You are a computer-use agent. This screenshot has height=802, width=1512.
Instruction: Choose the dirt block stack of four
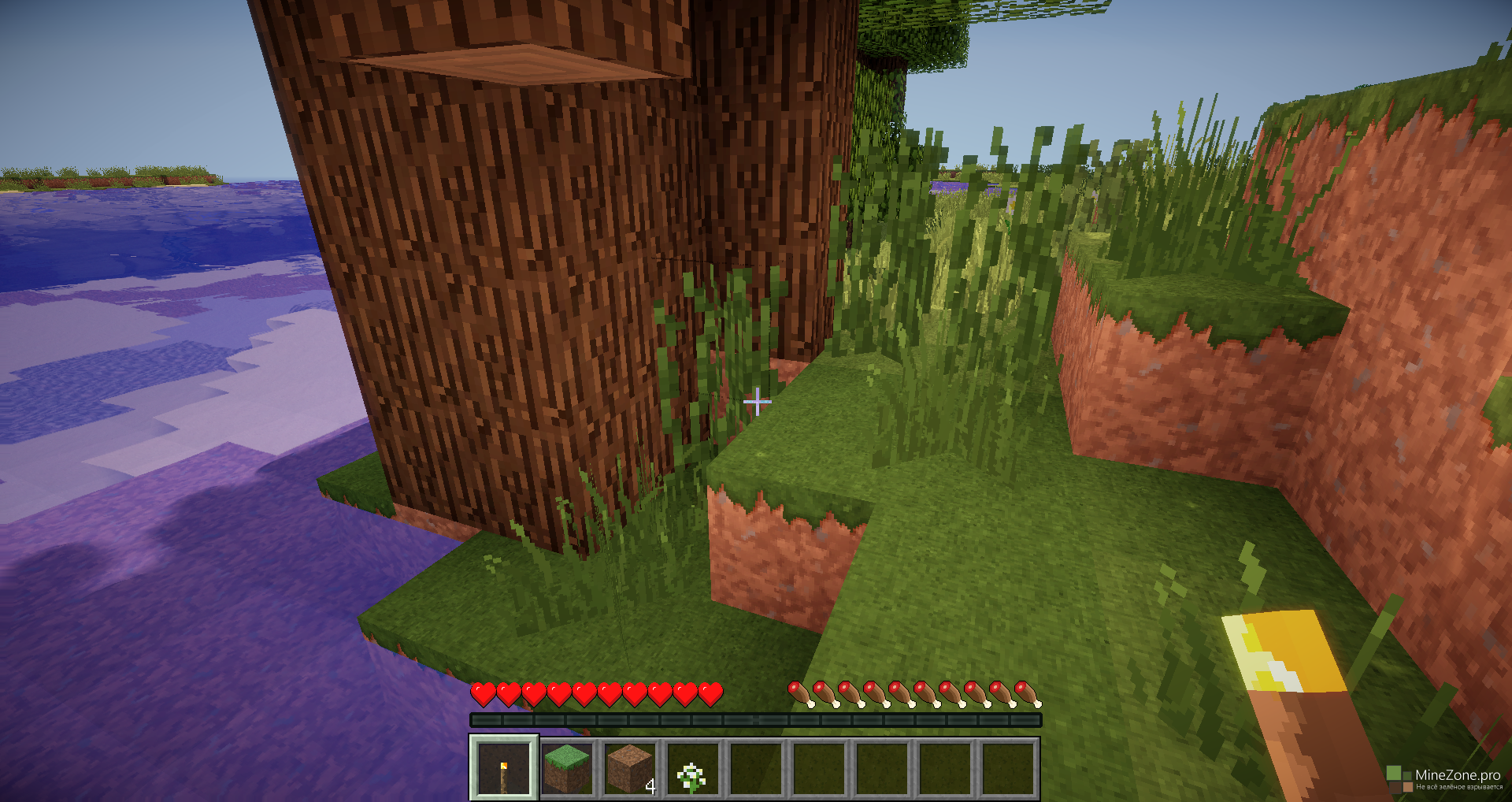(x=630, y=768)
